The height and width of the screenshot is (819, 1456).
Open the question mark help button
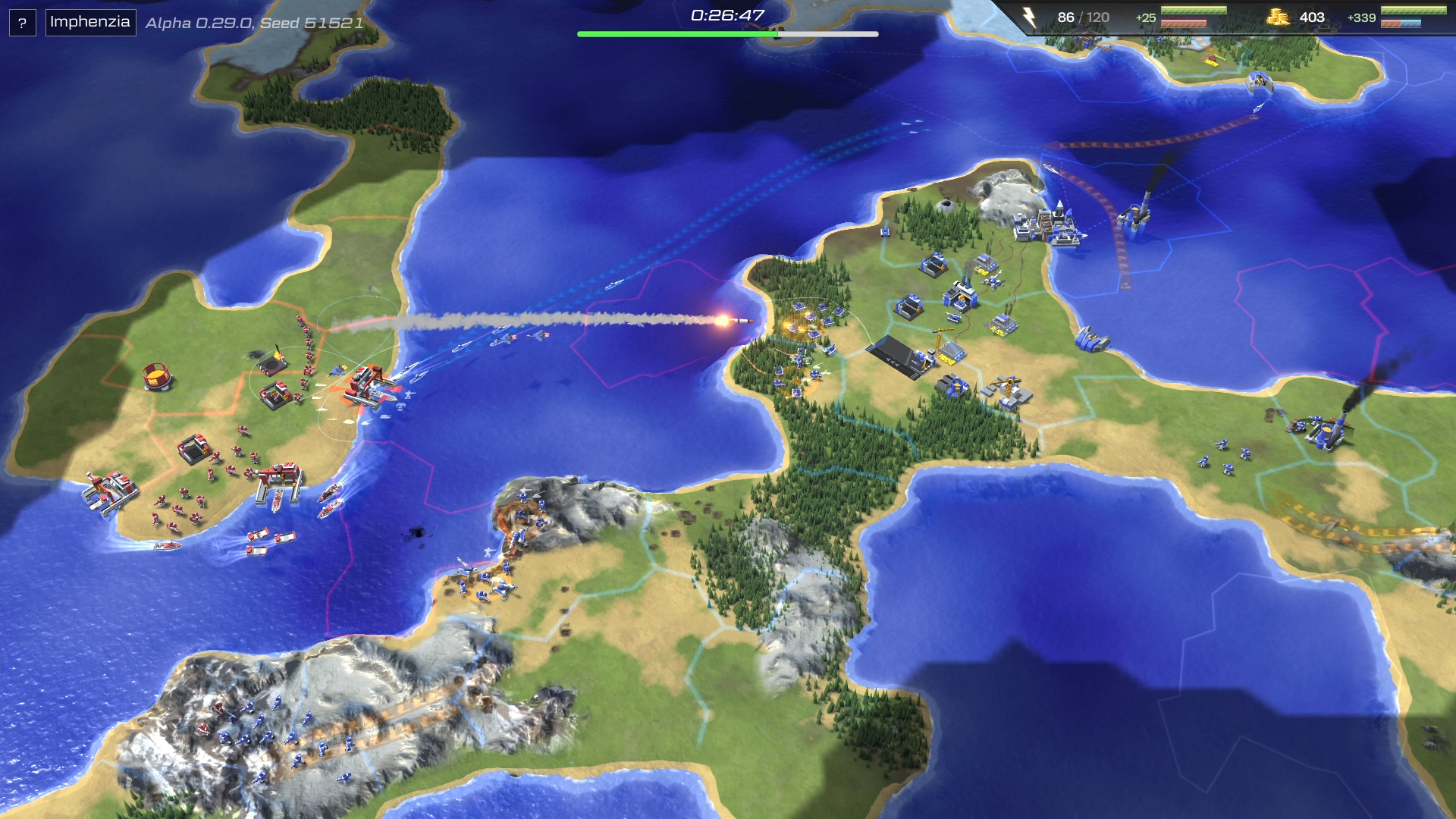(x=22, y=23)
